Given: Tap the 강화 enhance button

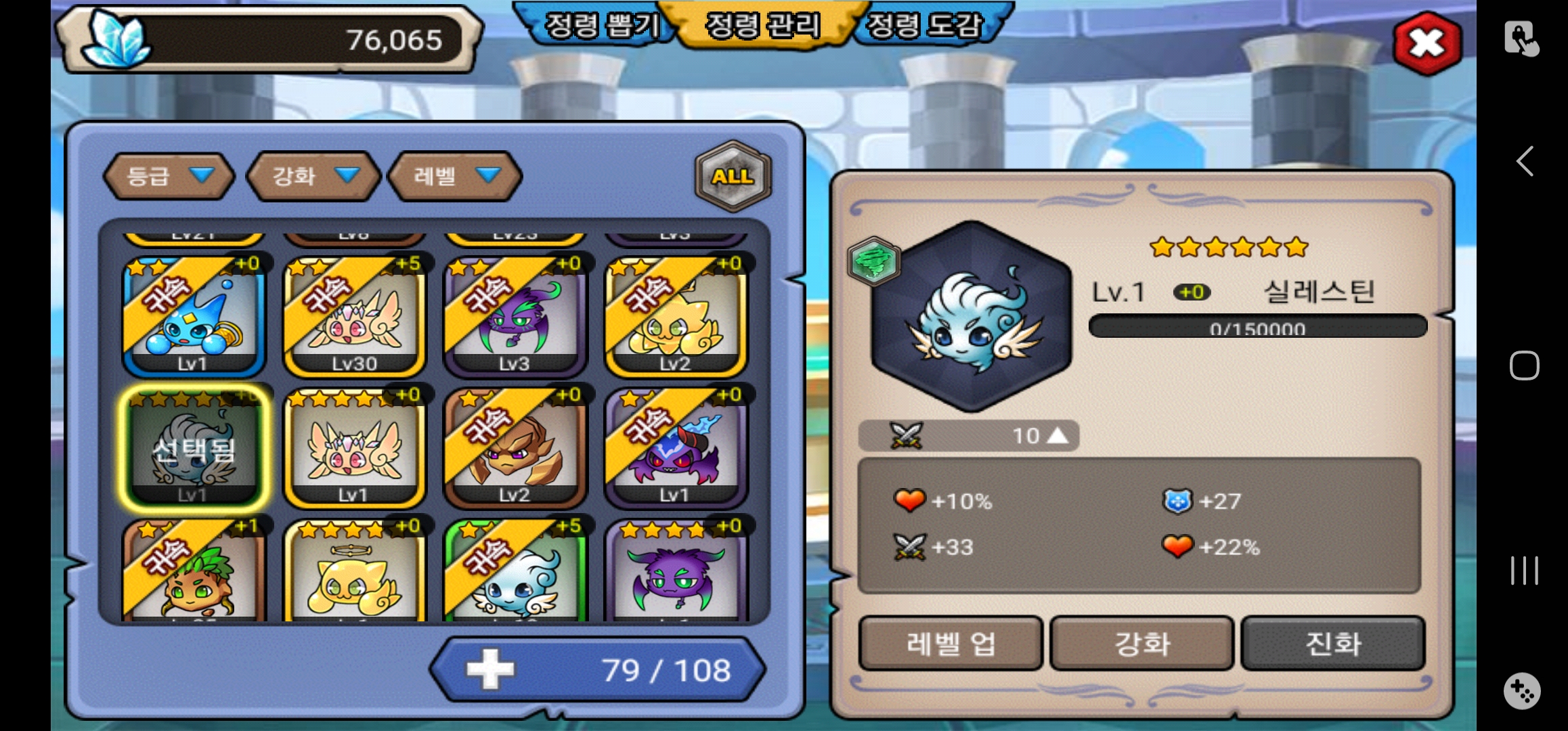Looking at the screenshot, I should (1142, 643).
